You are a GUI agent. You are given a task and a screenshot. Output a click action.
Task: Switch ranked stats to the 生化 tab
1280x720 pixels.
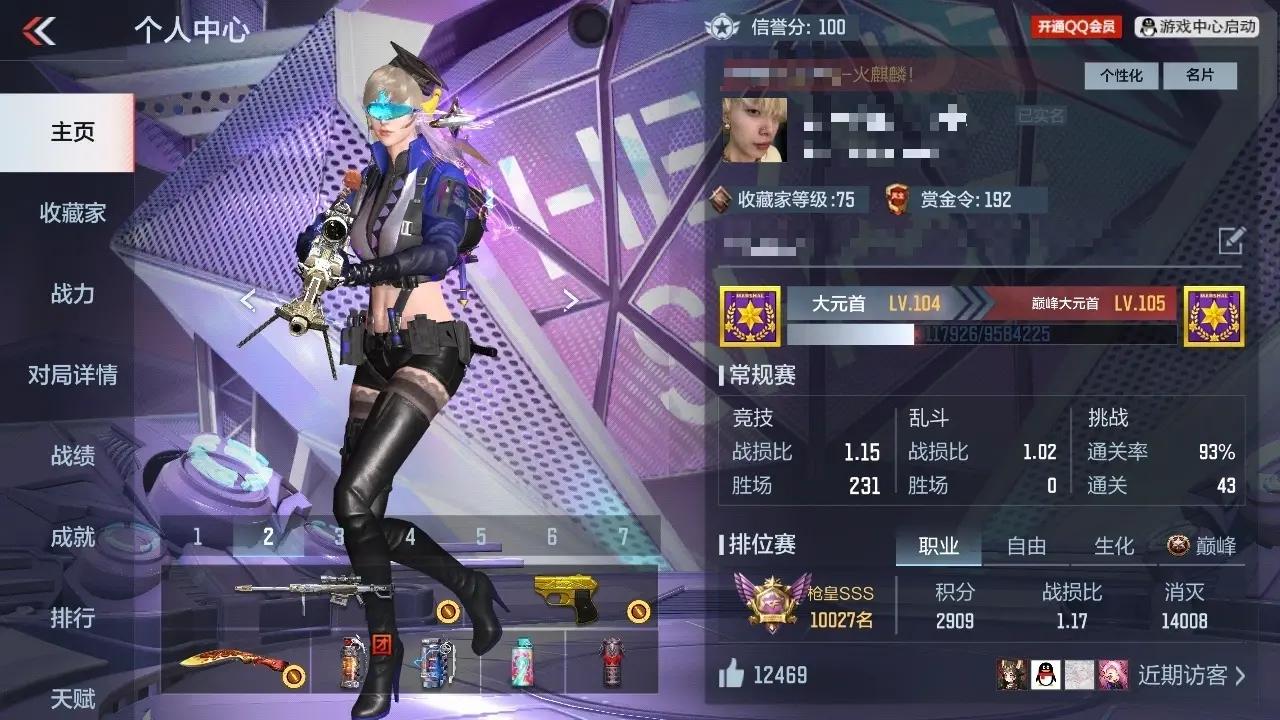[x=1113, y=546]
